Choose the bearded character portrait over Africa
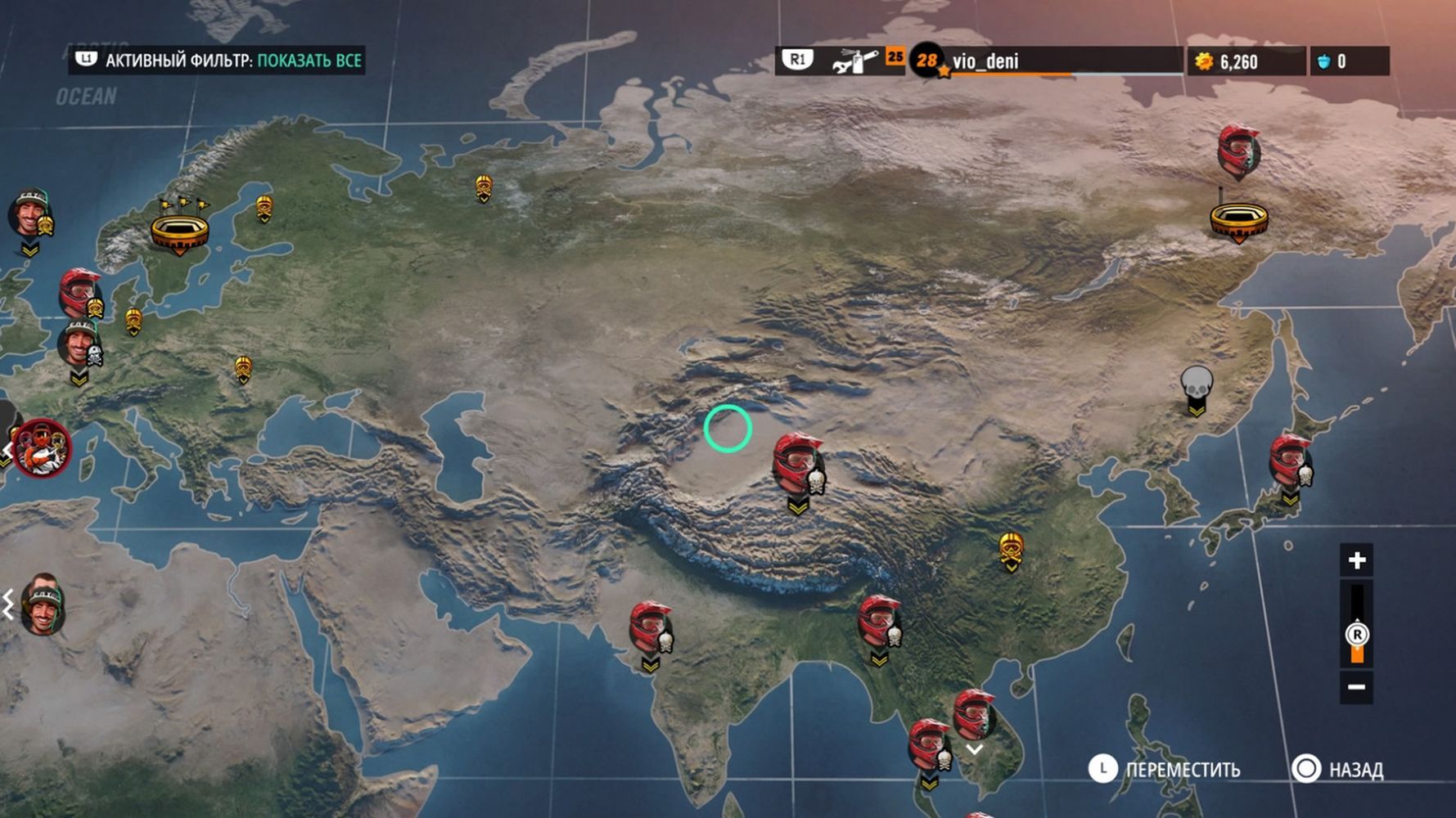The image size is (1456, 818). (43, 605)
